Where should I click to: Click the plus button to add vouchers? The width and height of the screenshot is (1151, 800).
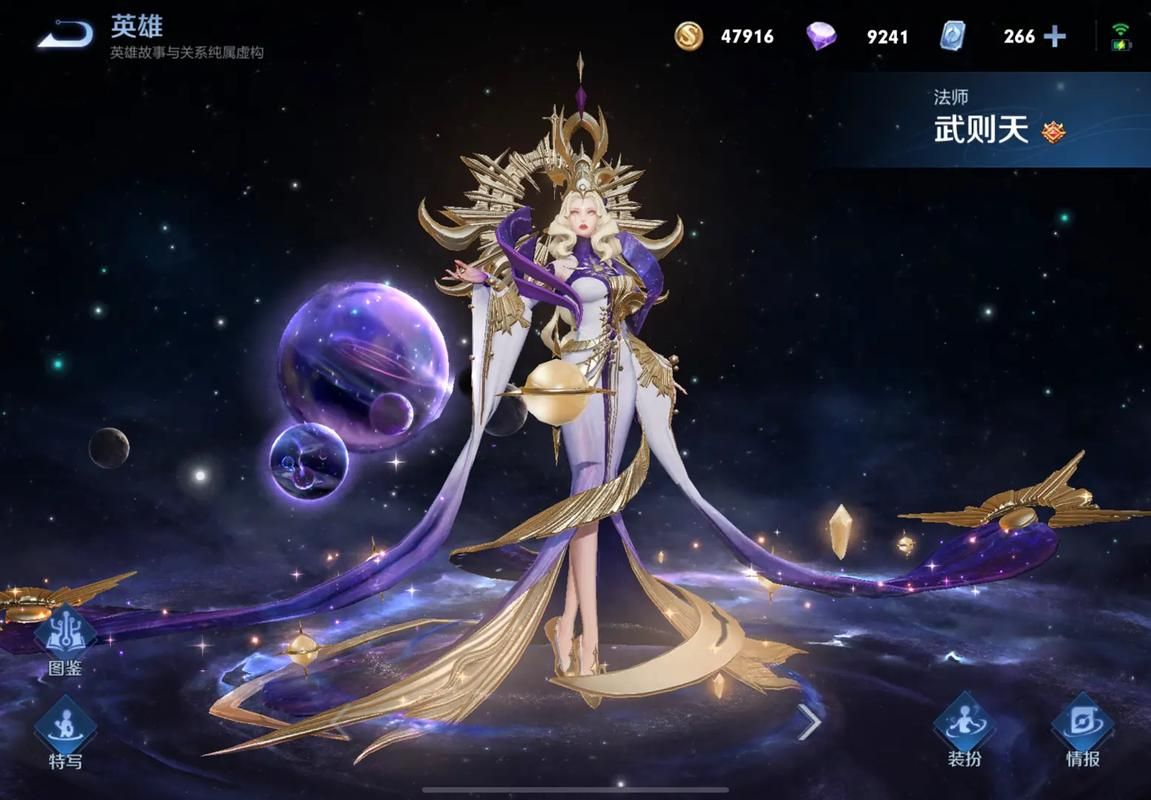pos(1055,37)
